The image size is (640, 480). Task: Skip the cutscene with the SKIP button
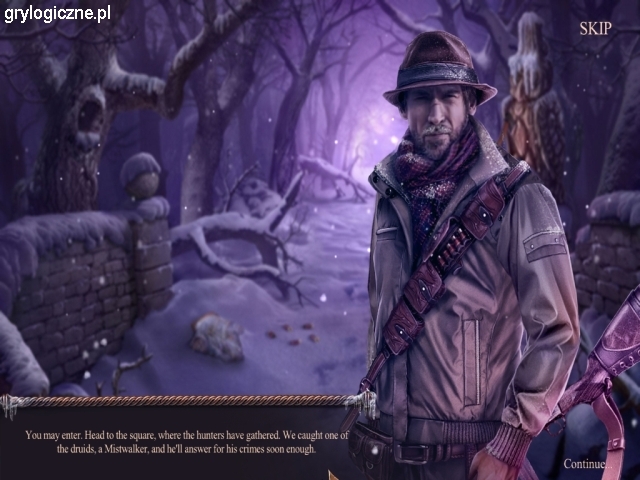pyautogui.click(x=595, y=28)
